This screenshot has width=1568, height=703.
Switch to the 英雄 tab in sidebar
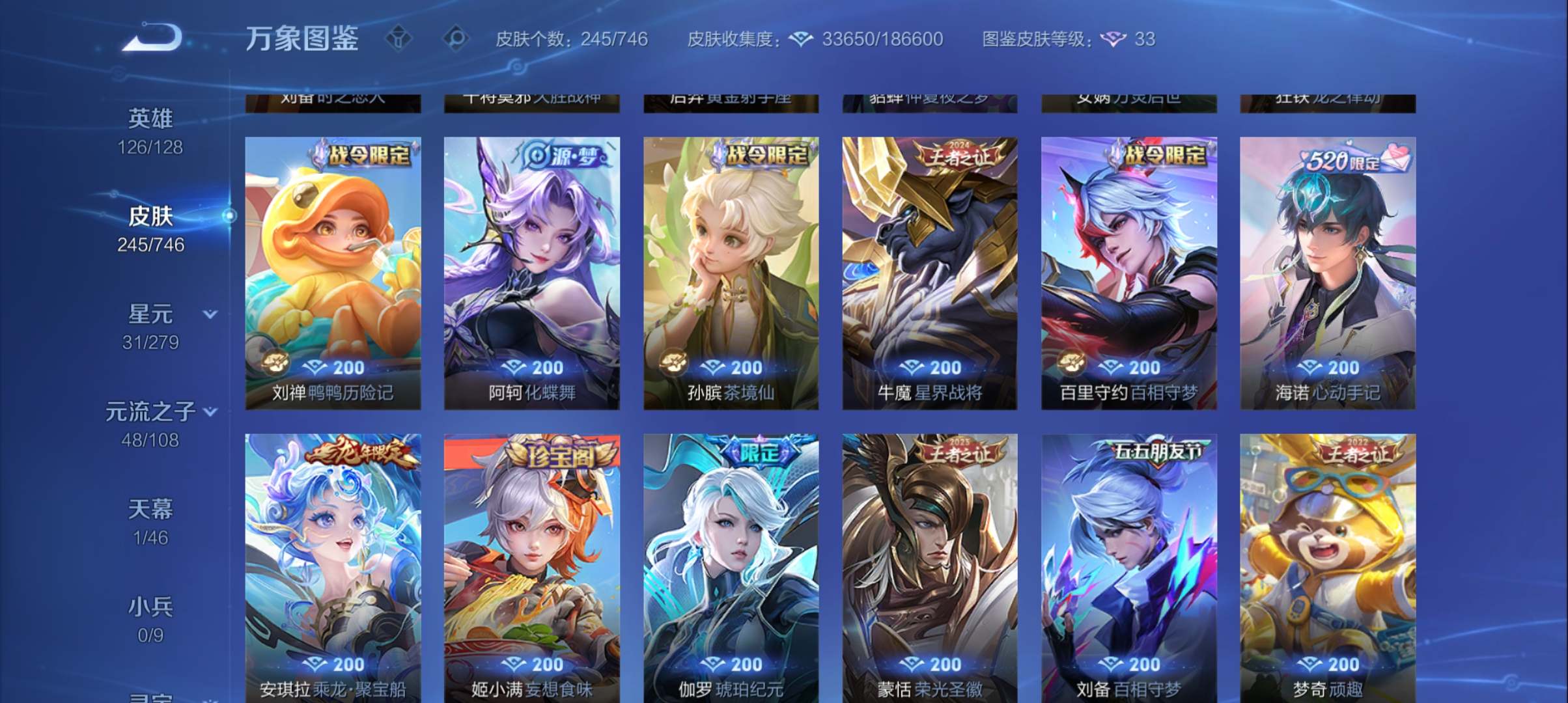(x=148, y=118)
